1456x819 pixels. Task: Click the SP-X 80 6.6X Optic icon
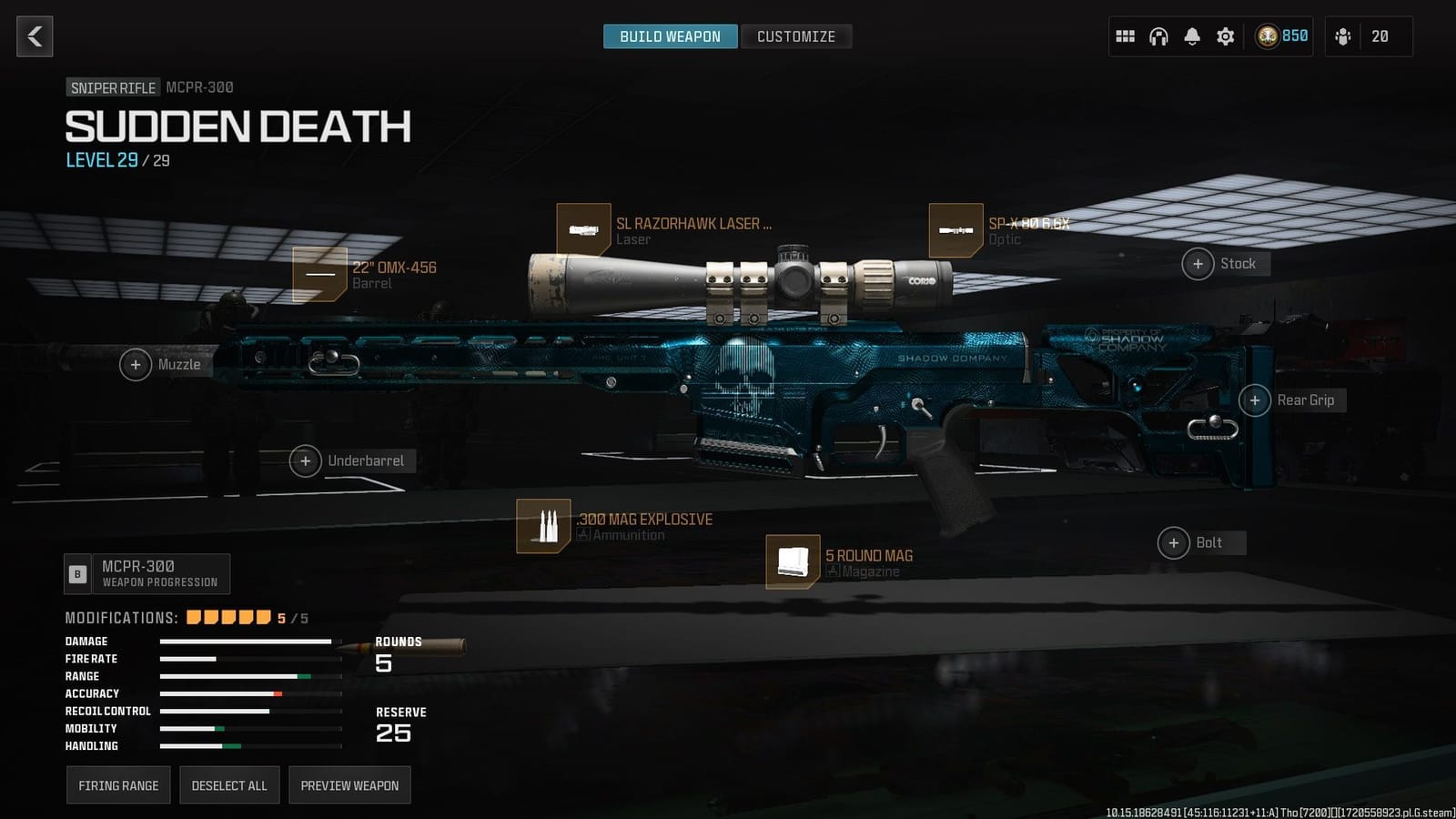coord(955,232)
